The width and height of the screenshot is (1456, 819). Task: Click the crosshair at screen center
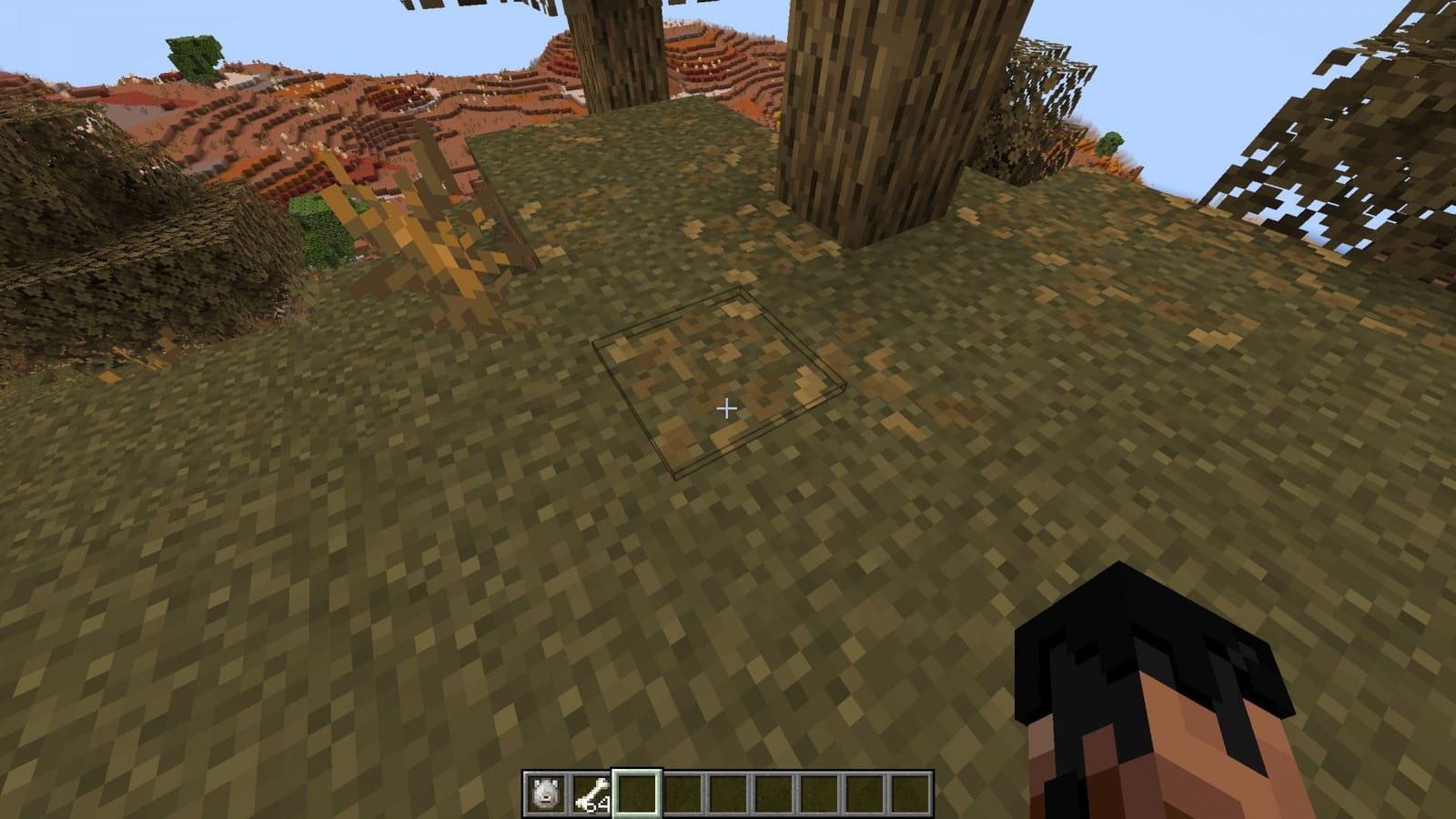pyautogui.click(x=728, y=409)
